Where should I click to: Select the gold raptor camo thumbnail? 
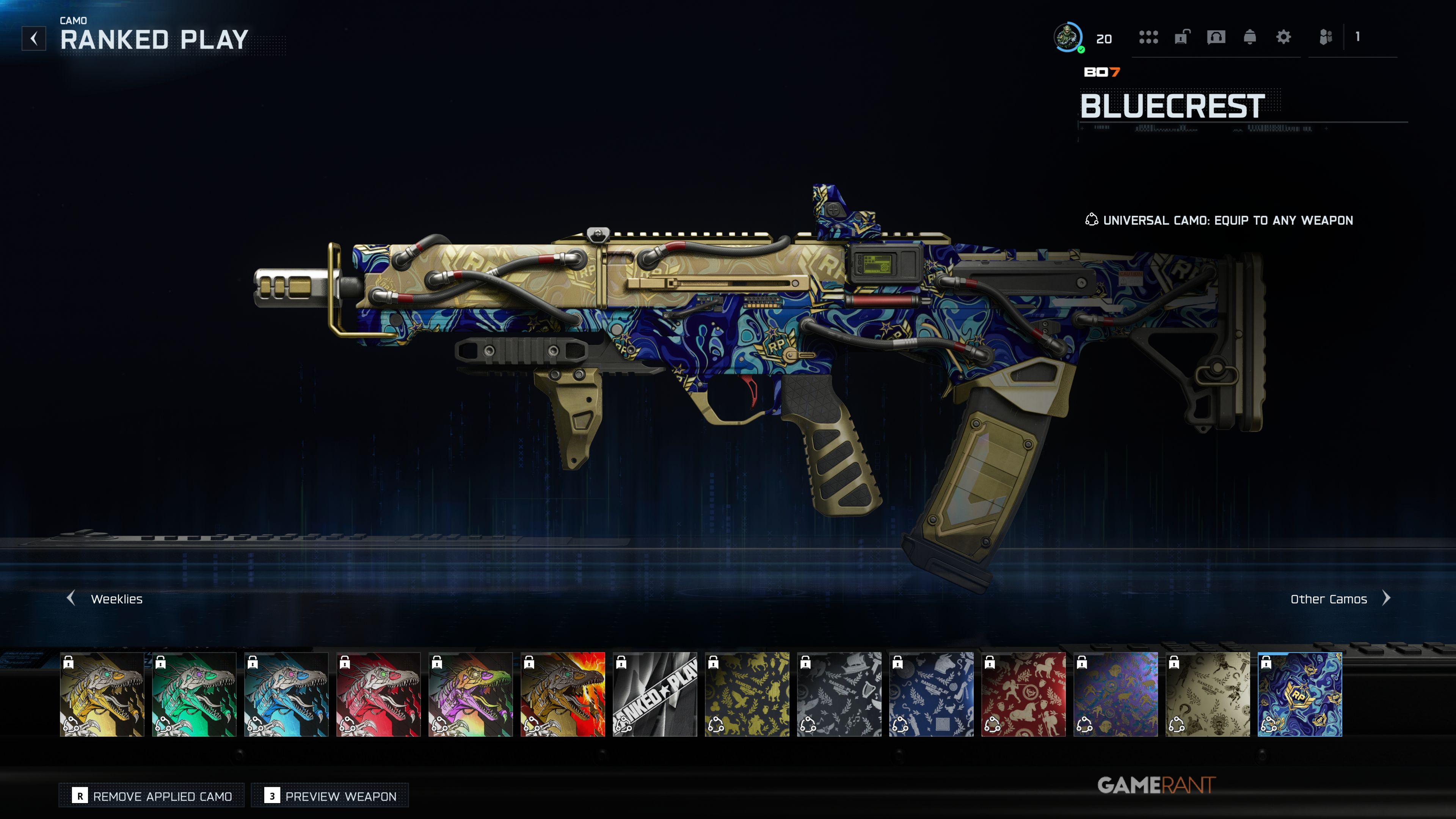click(x=102, y=694)
